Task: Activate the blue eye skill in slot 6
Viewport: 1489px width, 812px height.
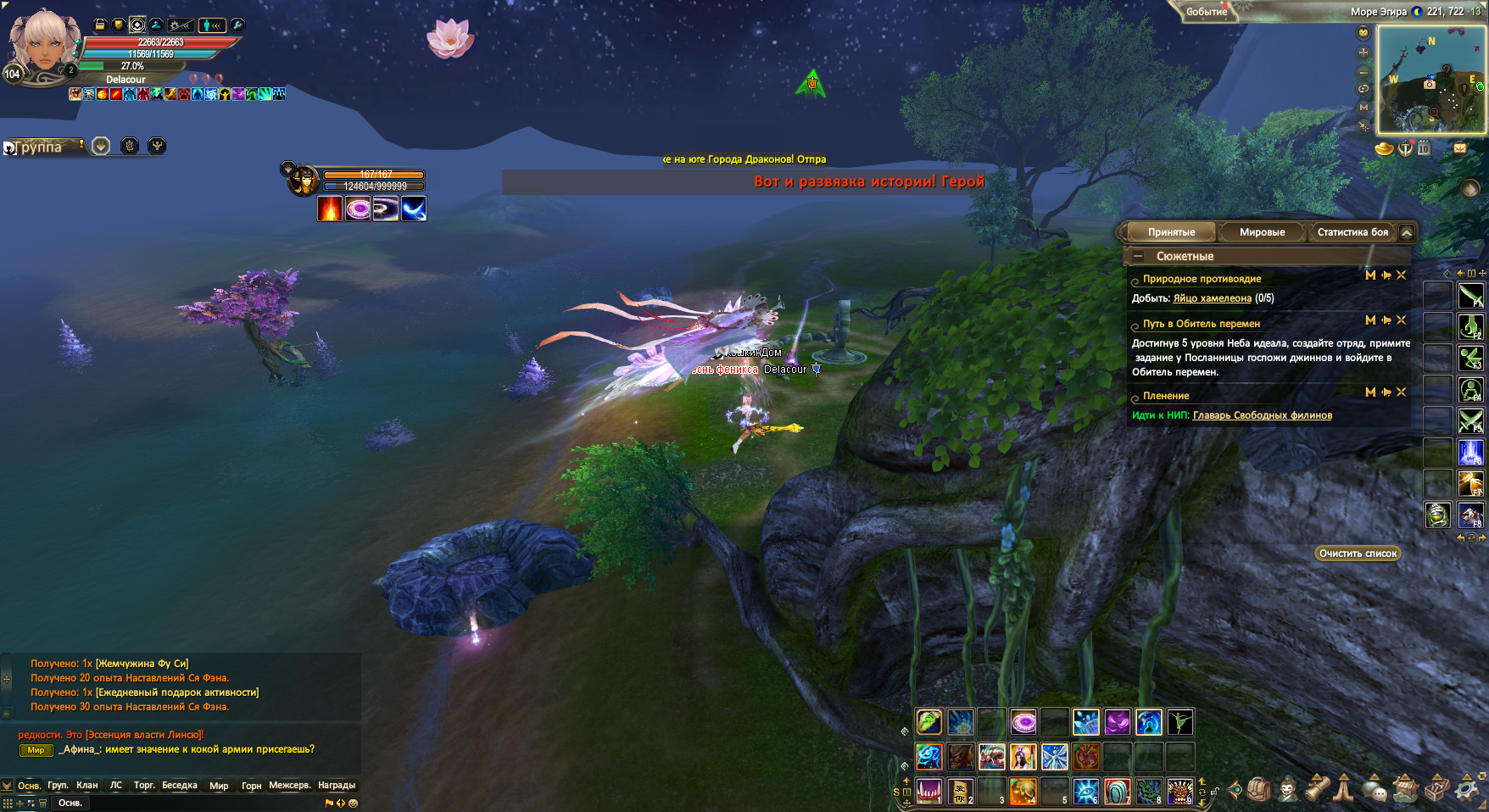Action: click(1086, 791)
